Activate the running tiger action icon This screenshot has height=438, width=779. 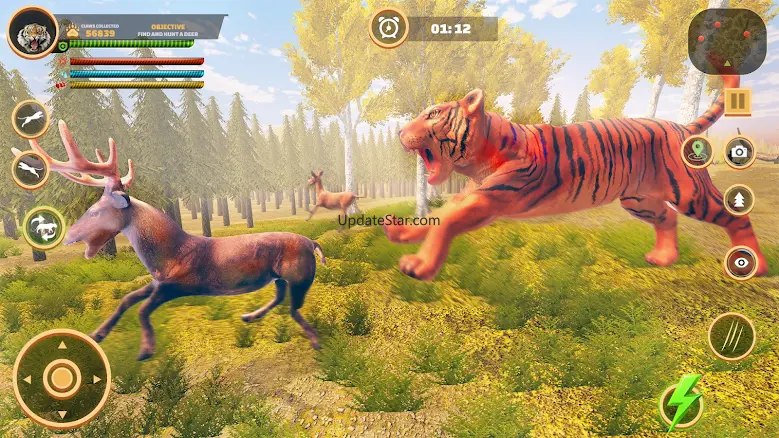click(x=31, y=119)
